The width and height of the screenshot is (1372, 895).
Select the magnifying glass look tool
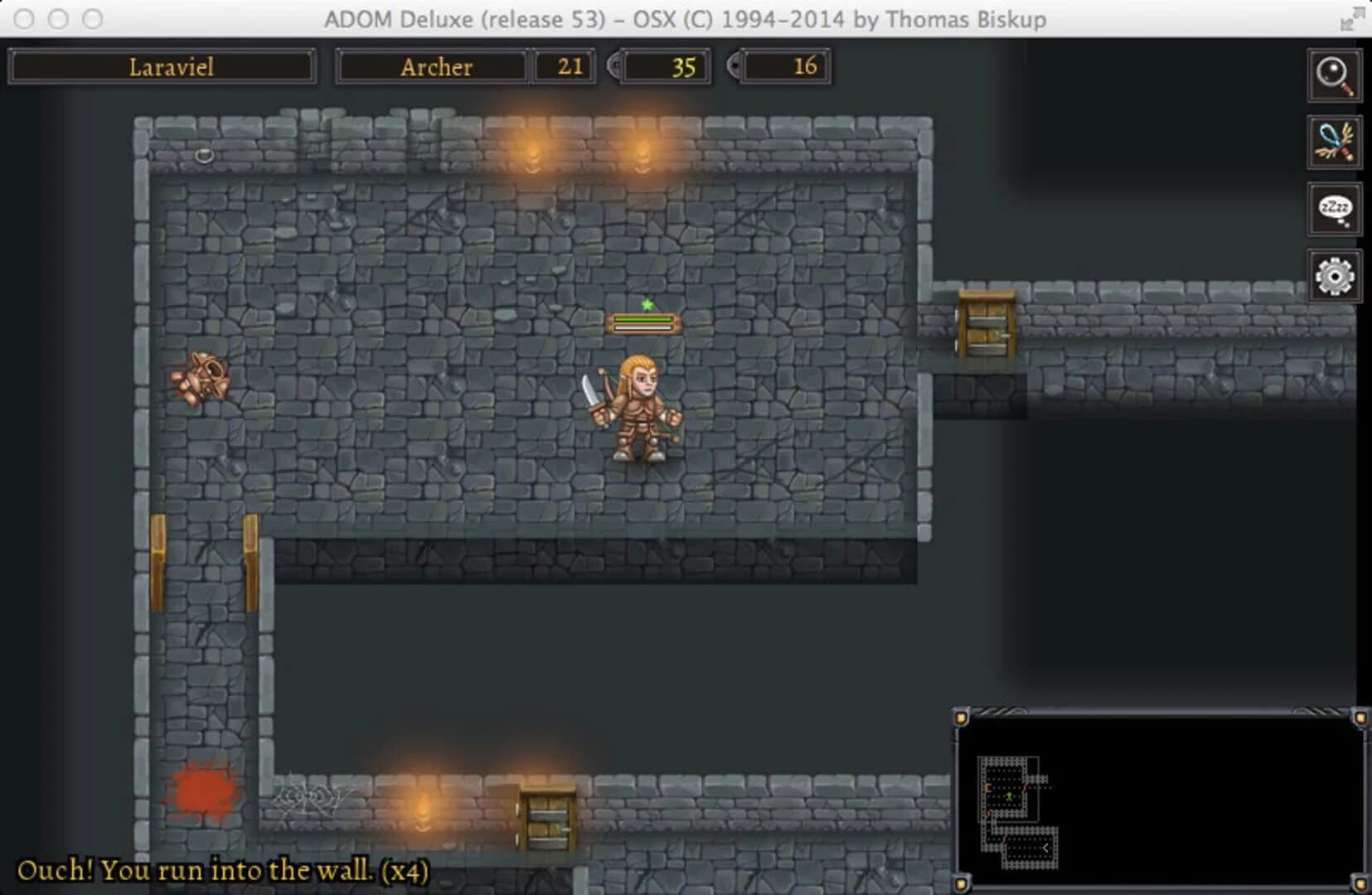pos(1335,77)
